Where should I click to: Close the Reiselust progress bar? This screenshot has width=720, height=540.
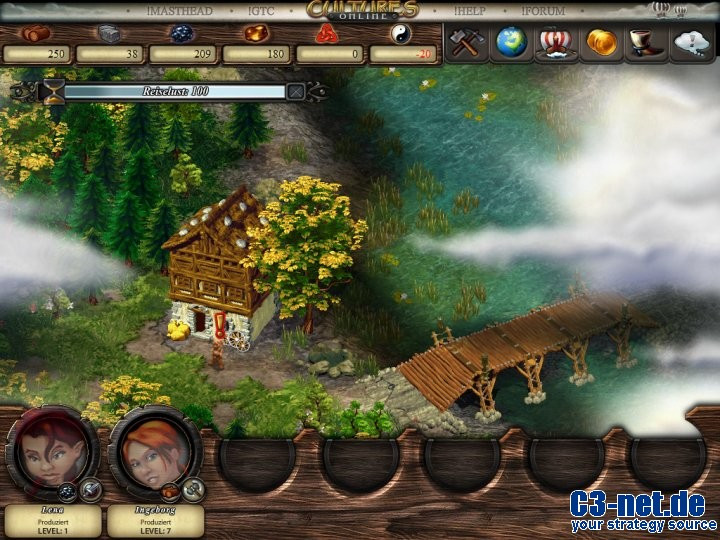296,91
